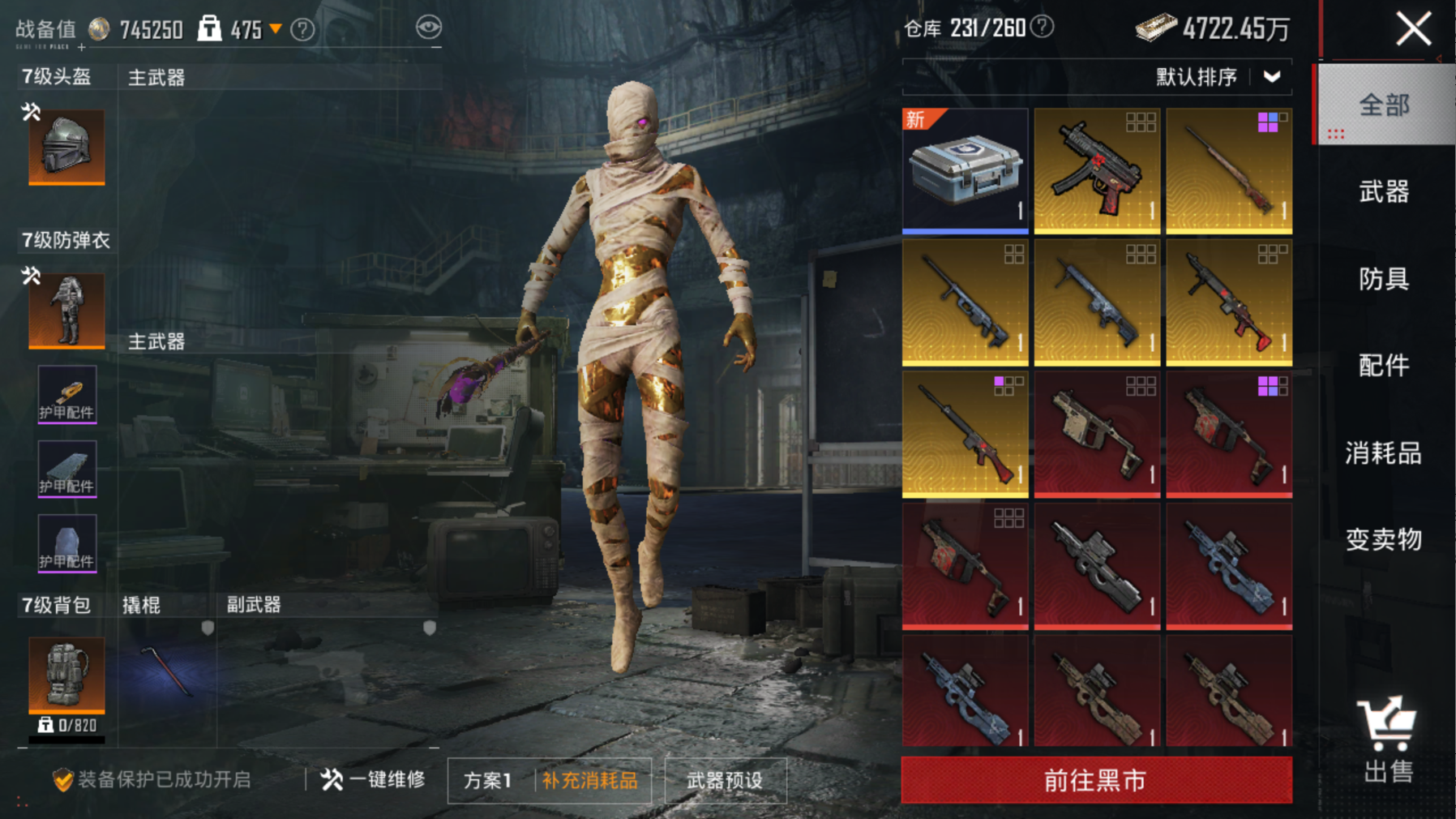Open the 默认排序 sort dropdown
The height and width of the screenshot is (819, 1456).
tap(1218, 77)
